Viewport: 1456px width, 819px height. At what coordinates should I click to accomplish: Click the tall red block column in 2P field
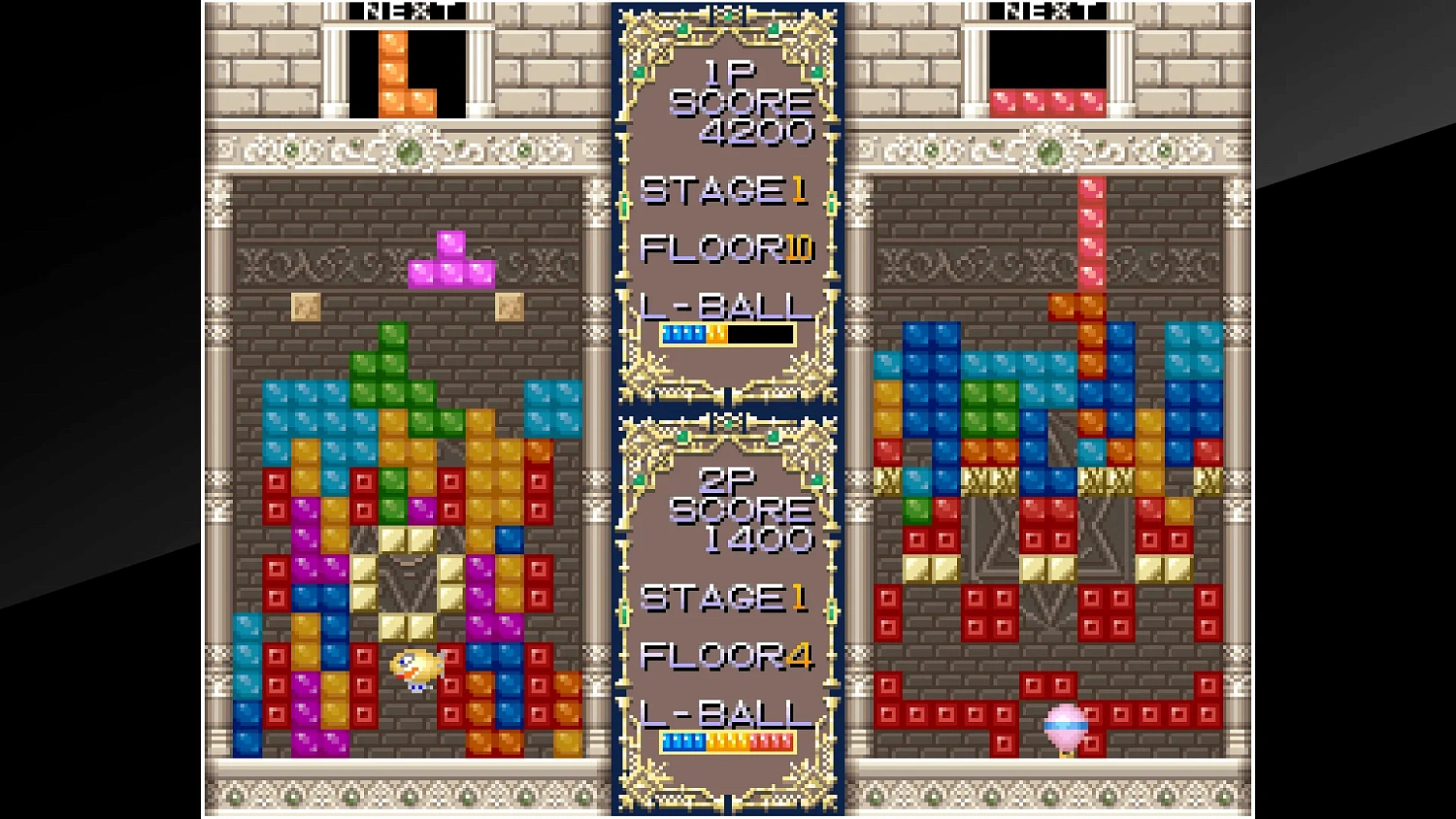click(x=1091, y=233)
